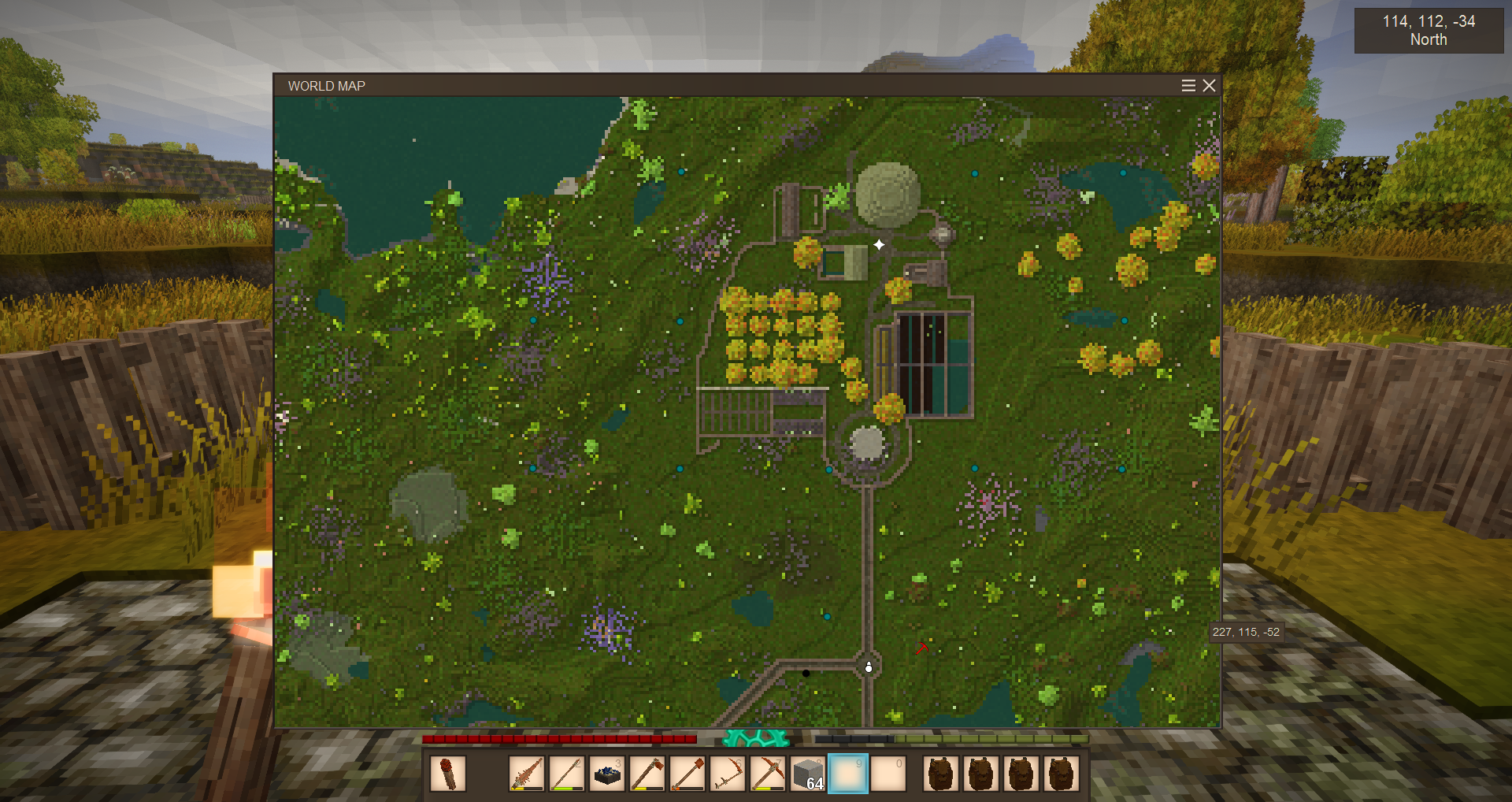Choose the scythe in hotbar slot 6

coord(728,774)
